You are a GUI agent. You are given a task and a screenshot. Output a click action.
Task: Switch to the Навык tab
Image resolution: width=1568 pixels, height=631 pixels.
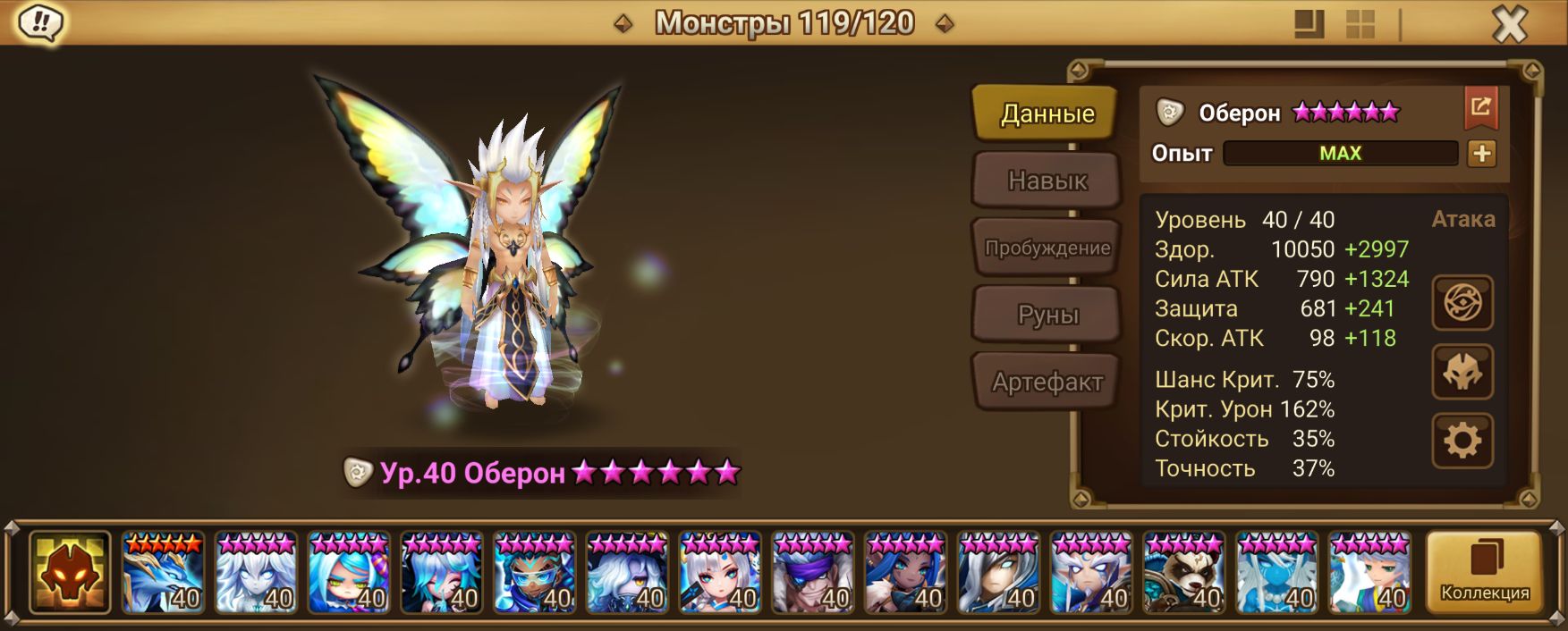click(1047, 181)
